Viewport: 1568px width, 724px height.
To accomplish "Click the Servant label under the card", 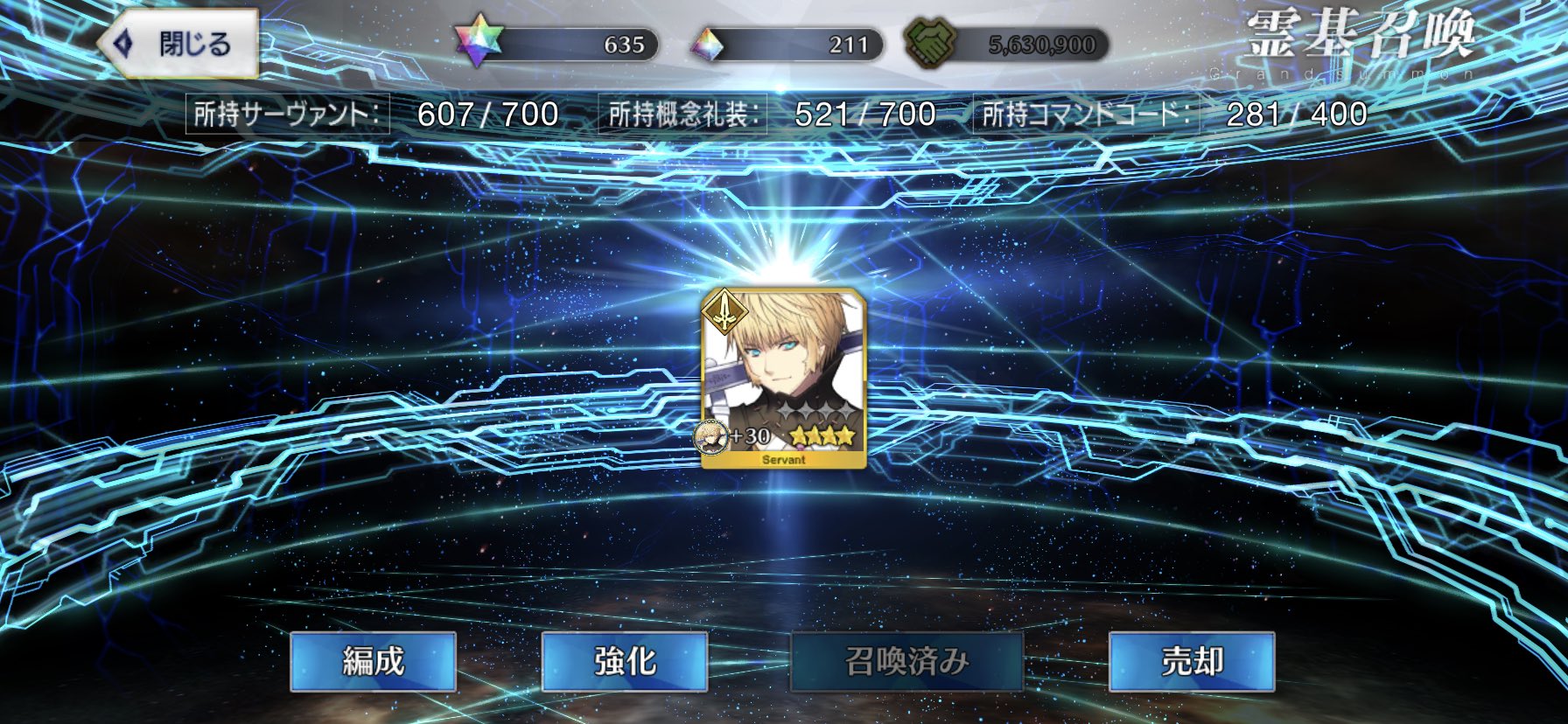I will click(784, 459).
